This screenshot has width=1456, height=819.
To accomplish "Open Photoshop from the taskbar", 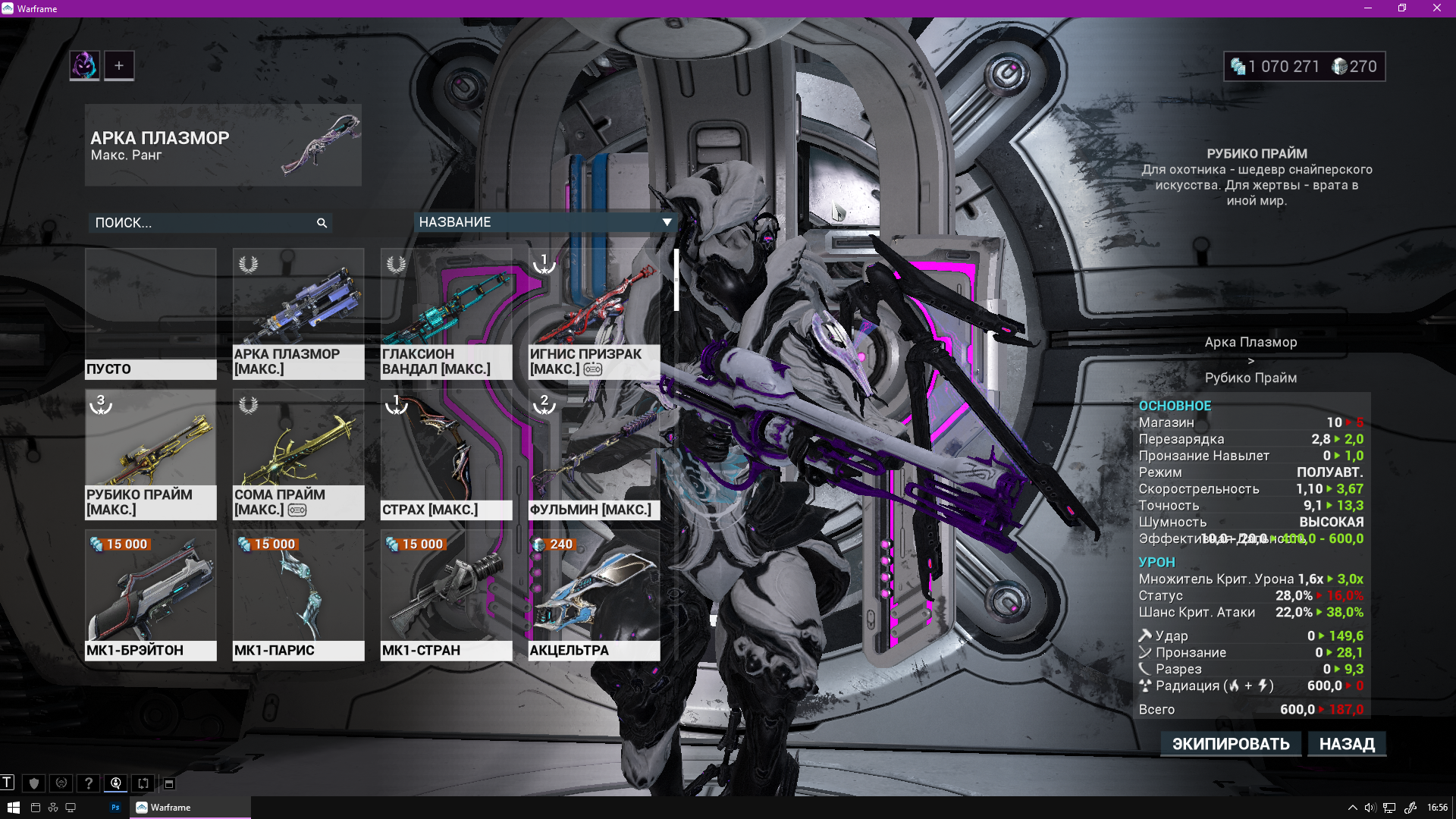I will pyautogui.click(x=115, y=807).
